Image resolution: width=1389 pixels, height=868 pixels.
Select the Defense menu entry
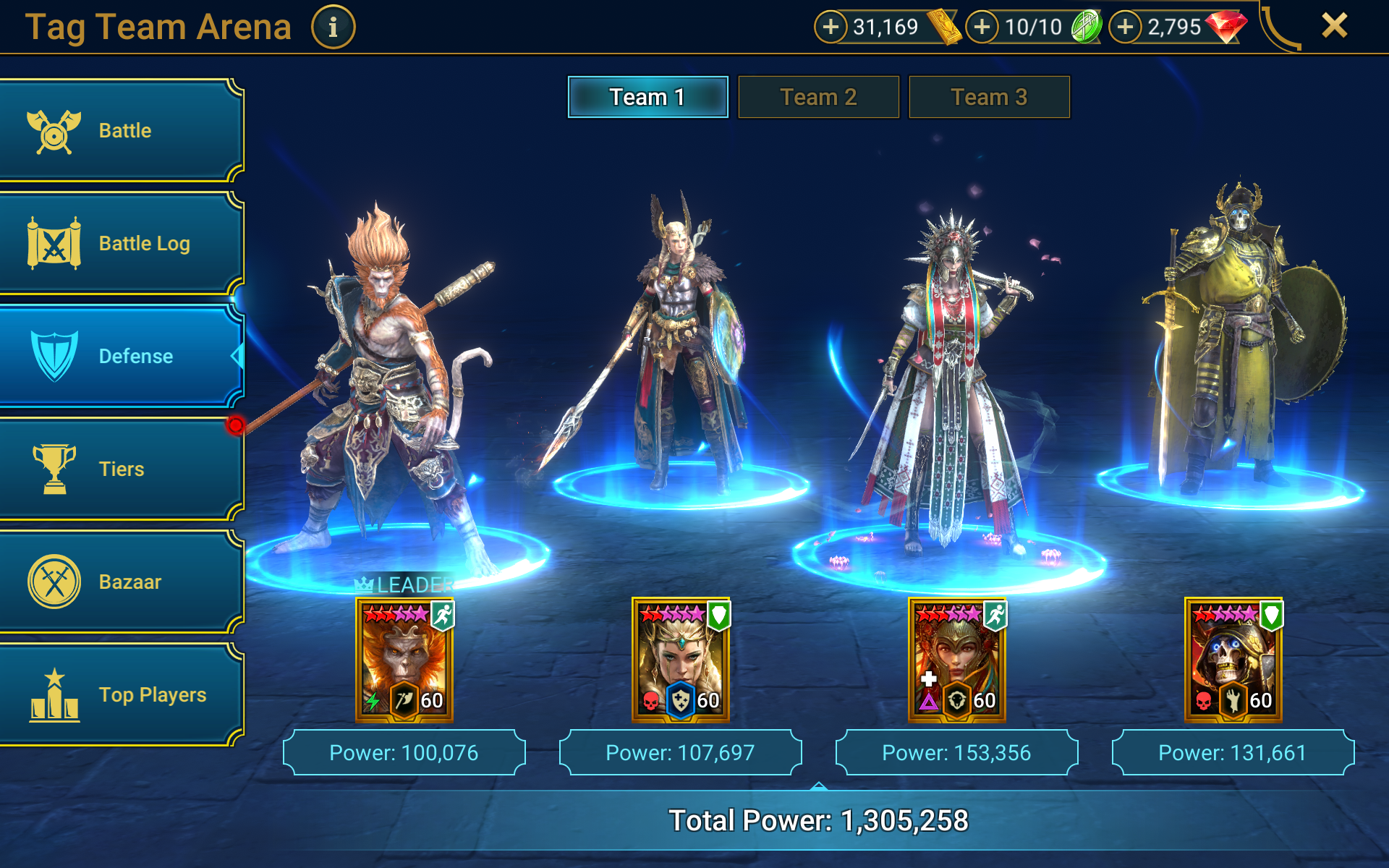[x=122, y=356]
